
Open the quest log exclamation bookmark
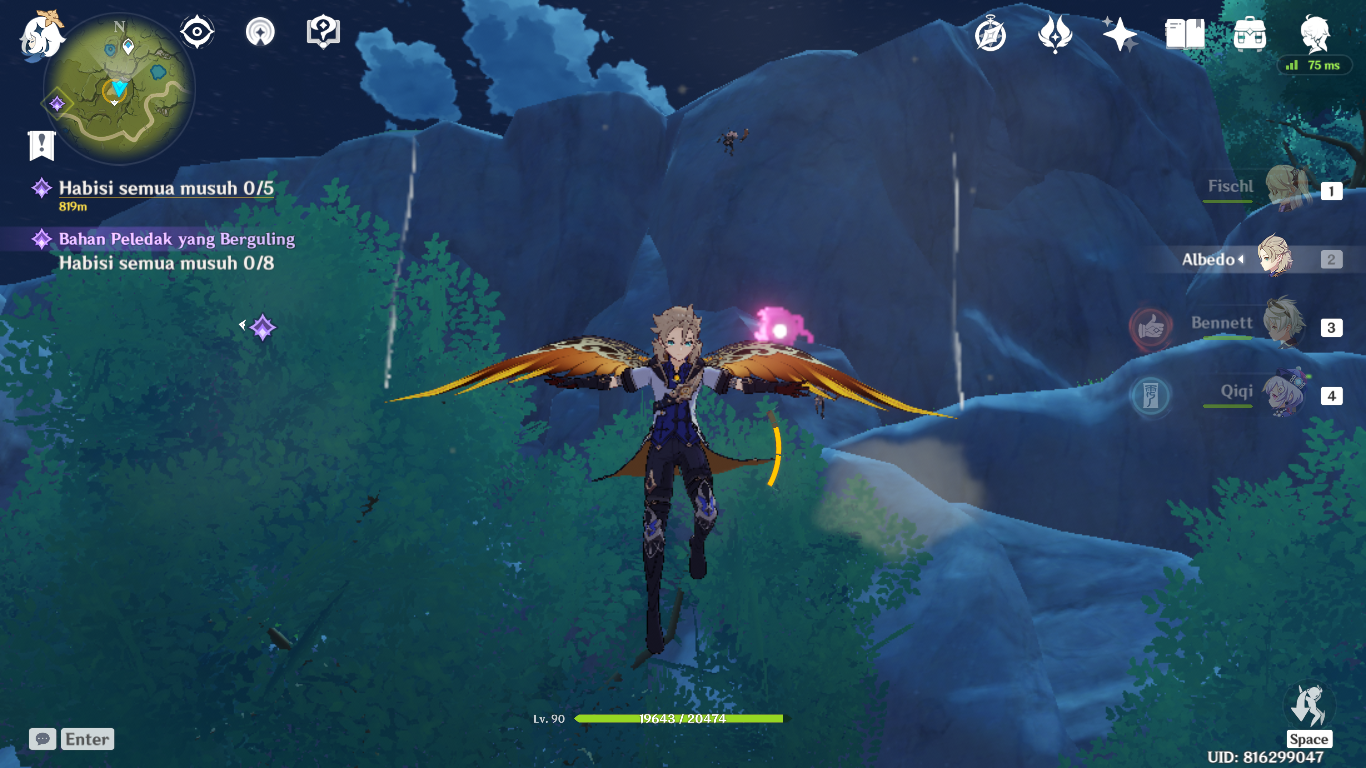(41, 145)
